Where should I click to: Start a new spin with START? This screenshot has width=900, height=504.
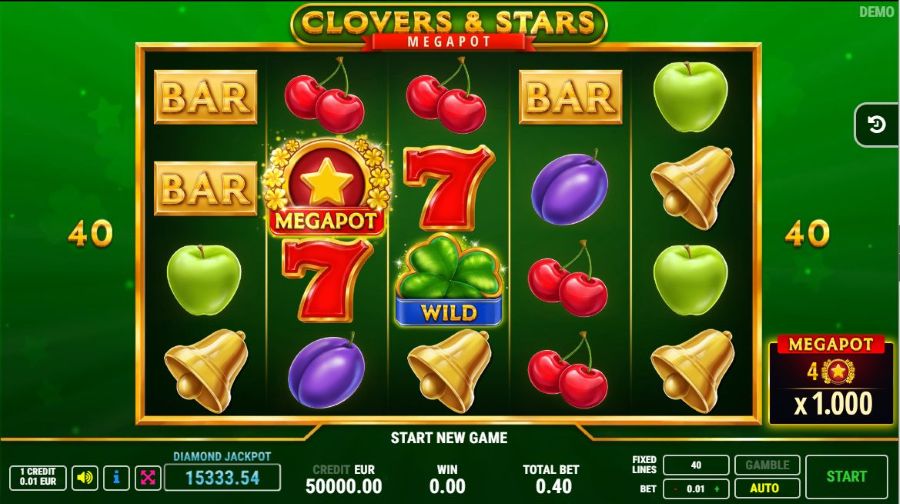pyautogui.click(x=846, y=477)
